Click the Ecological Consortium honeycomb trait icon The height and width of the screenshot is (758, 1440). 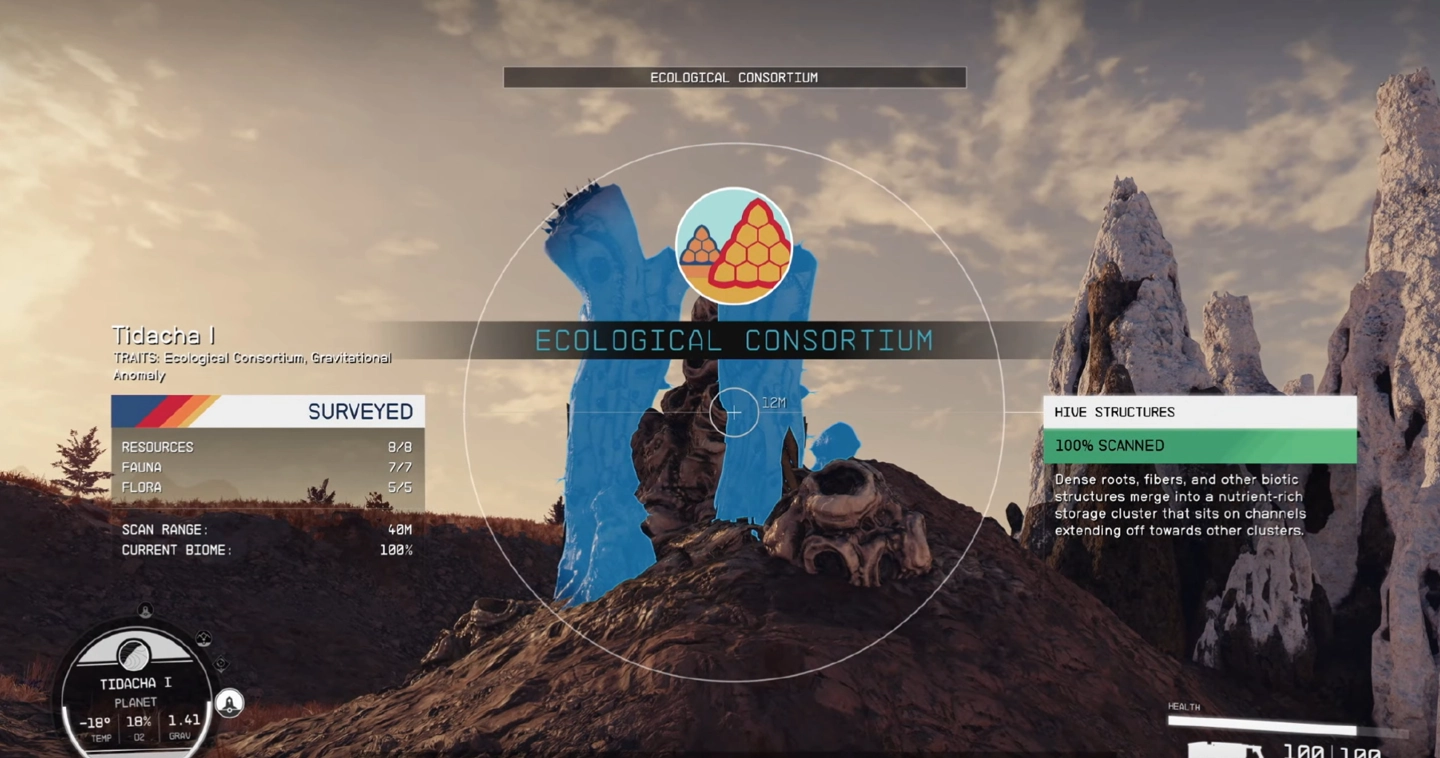[x=734, y=246]
